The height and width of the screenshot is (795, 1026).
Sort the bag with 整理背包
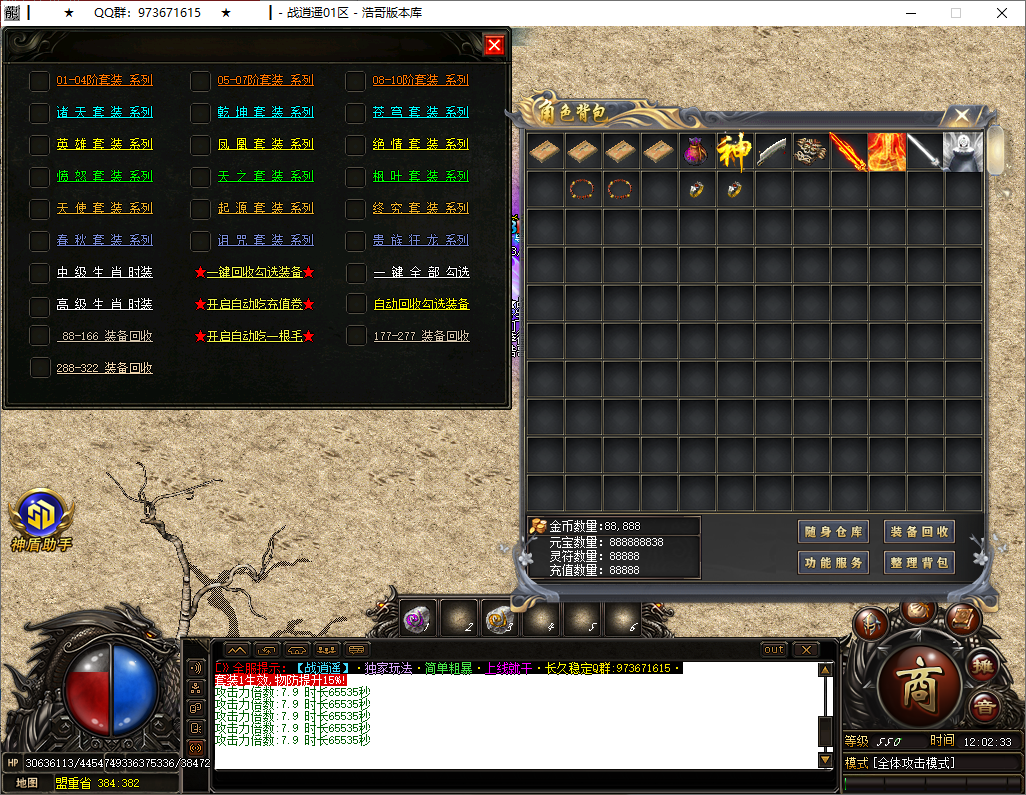click(x=919, y=563)
